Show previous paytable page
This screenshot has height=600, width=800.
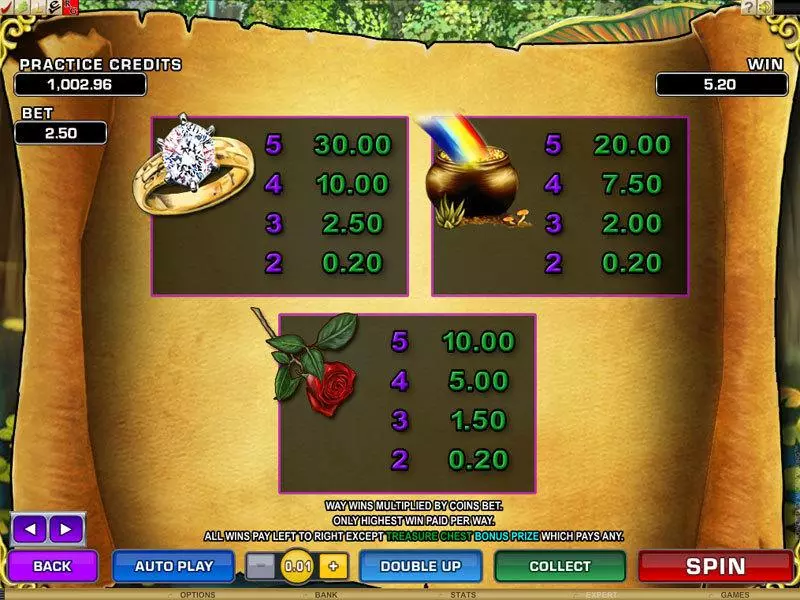pos(29,528)
